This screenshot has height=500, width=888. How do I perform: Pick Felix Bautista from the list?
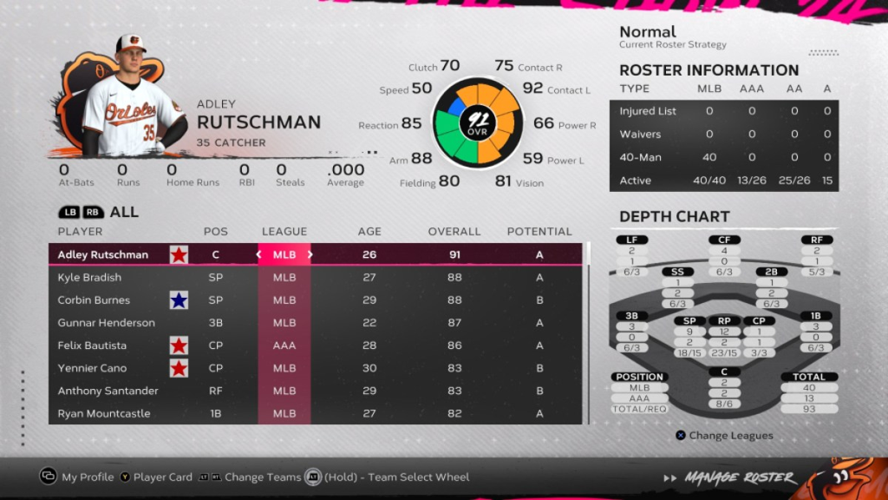point(92,346)
